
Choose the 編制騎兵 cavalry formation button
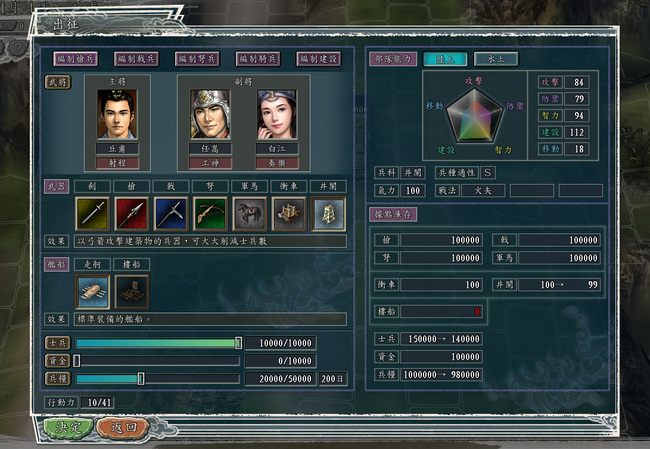257,59
